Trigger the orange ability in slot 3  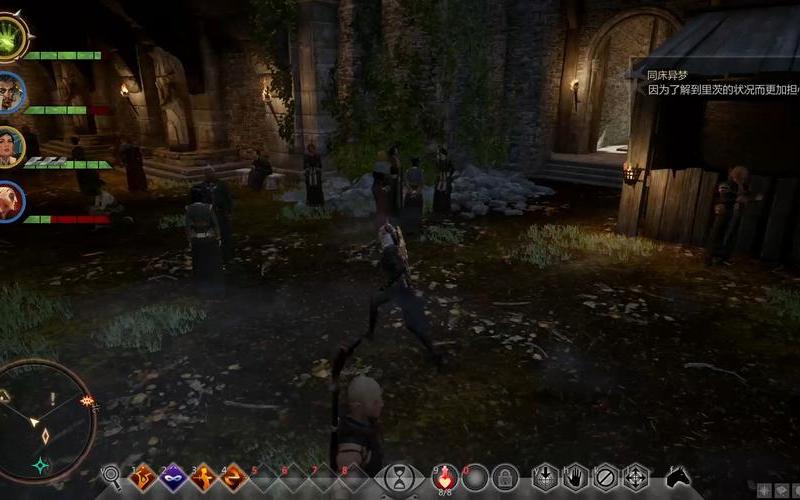(x=203, y=477)
